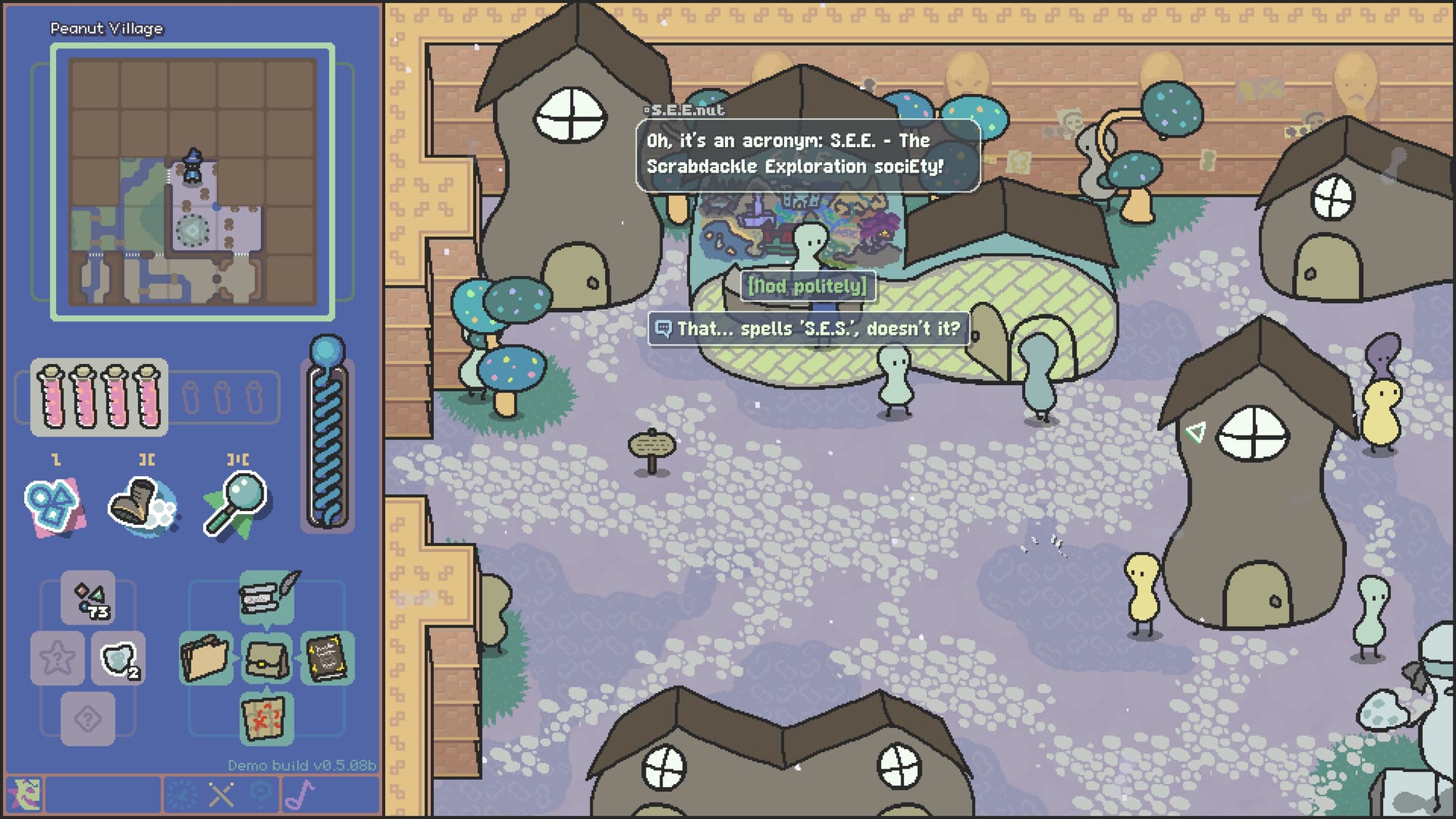Click the star mask icon in bottom bar
Screen dimensions: 1456x819
click(x=25, y=794)
